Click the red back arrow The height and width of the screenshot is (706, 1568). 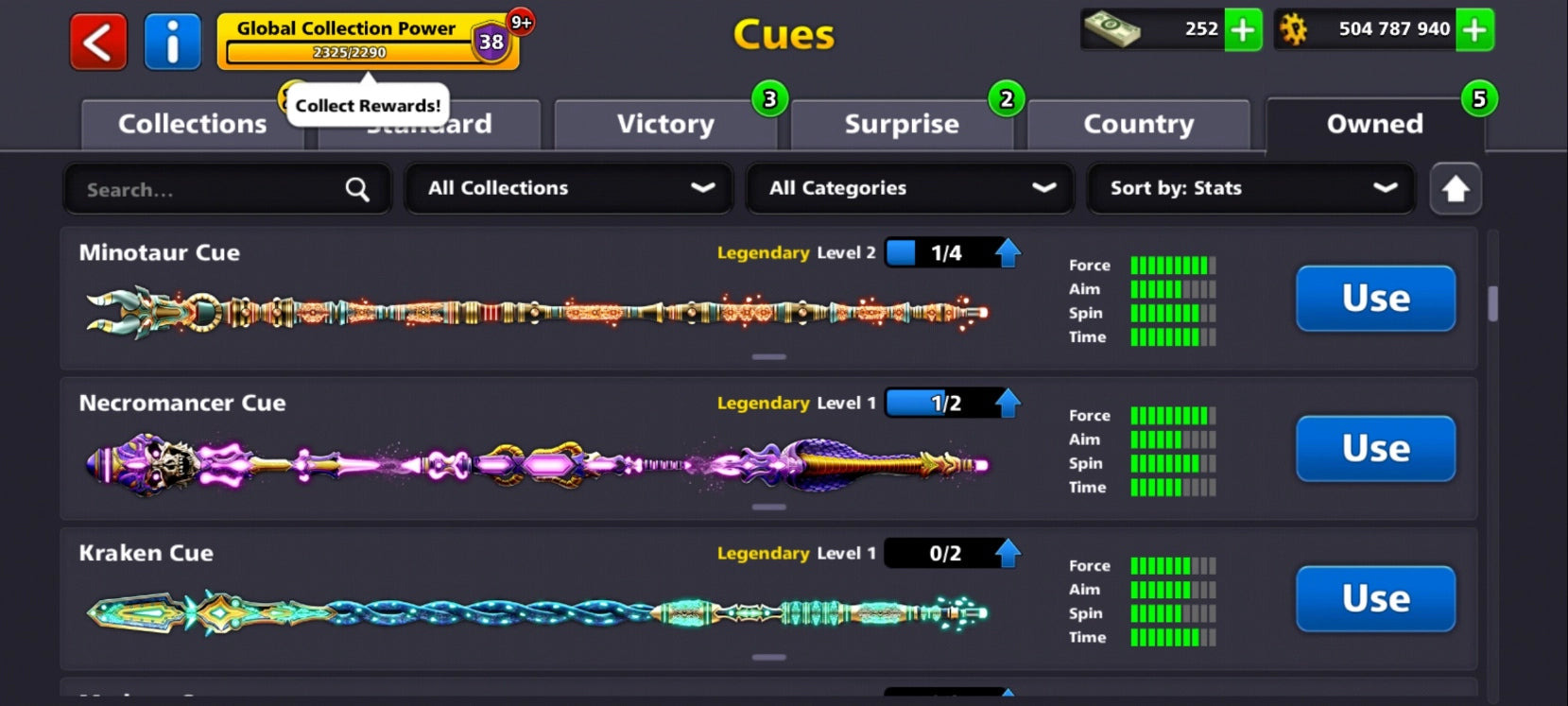pos(97,42)
